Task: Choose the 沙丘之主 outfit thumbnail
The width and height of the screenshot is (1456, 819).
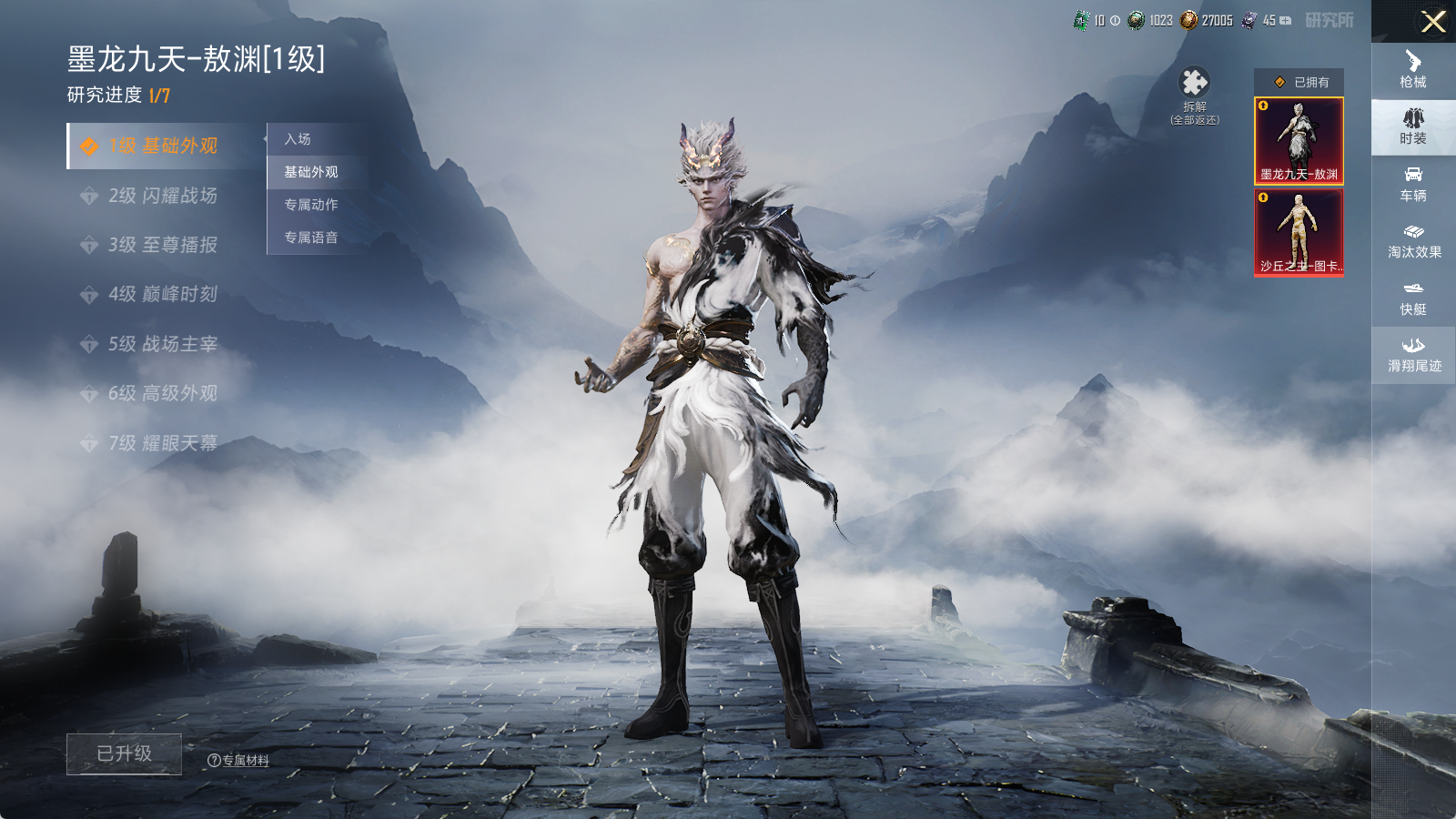Action: pos(1299,233)
